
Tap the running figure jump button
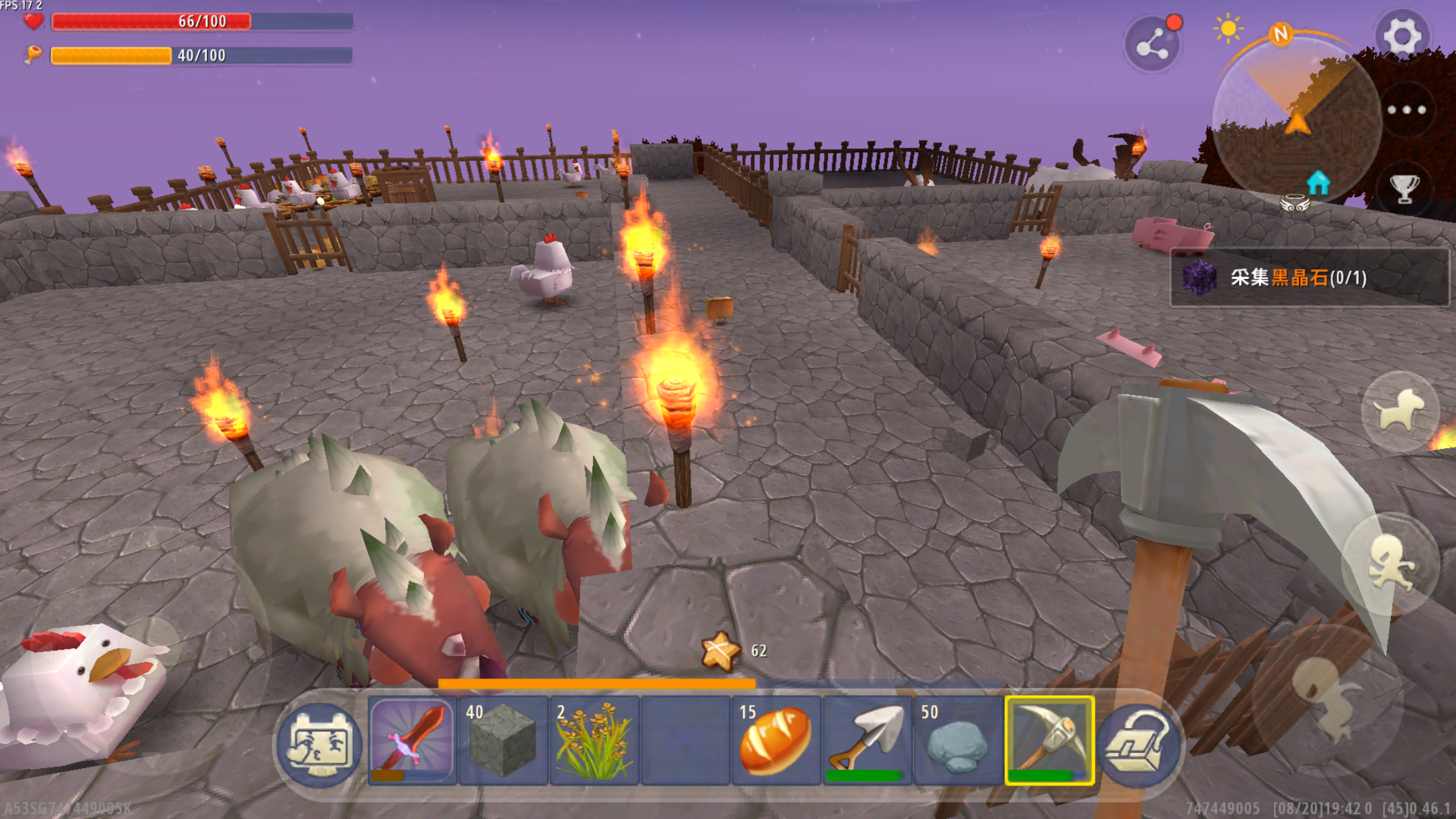coord(1390,564)
